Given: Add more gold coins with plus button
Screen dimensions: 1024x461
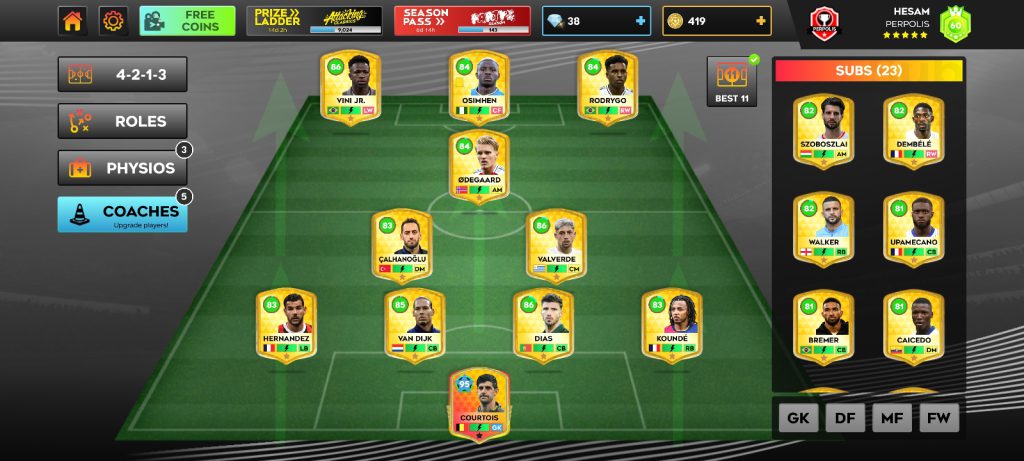Looking at the screenshot, I should [761, 21].
